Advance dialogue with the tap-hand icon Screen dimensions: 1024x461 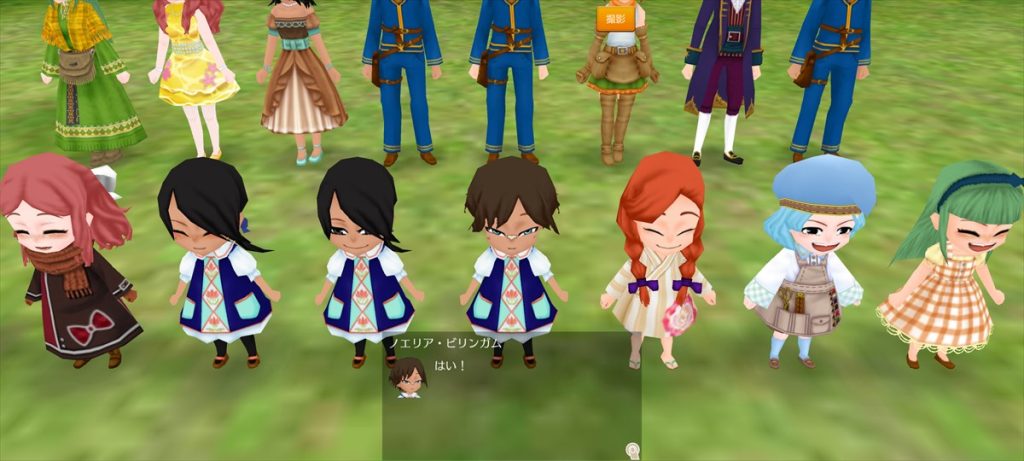[632, 451]
